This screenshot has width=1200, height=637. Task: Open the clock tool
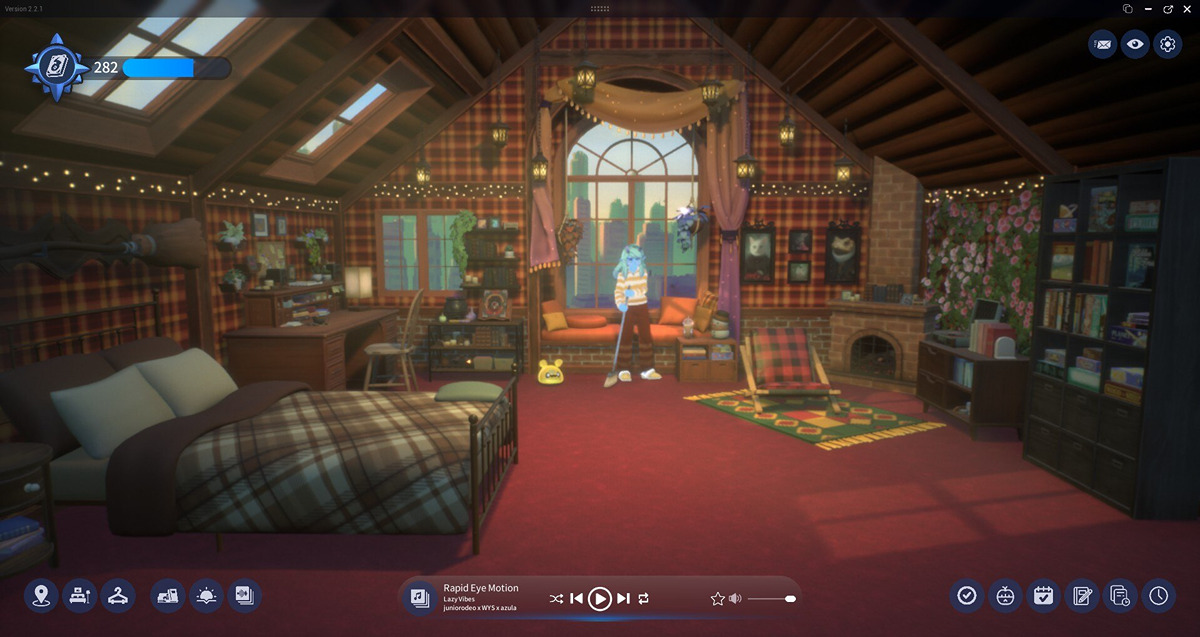pos(1158,596)
